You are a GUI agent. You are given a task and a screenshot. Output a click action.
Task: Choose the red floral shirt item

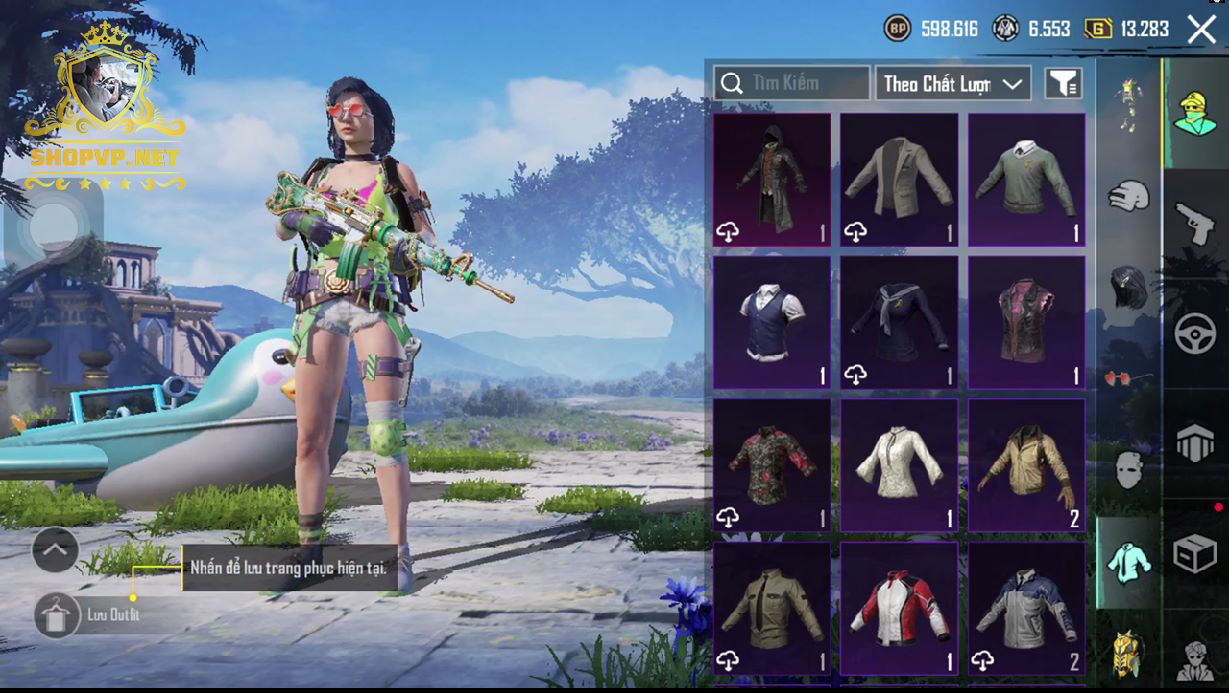[x=771, y=465]
